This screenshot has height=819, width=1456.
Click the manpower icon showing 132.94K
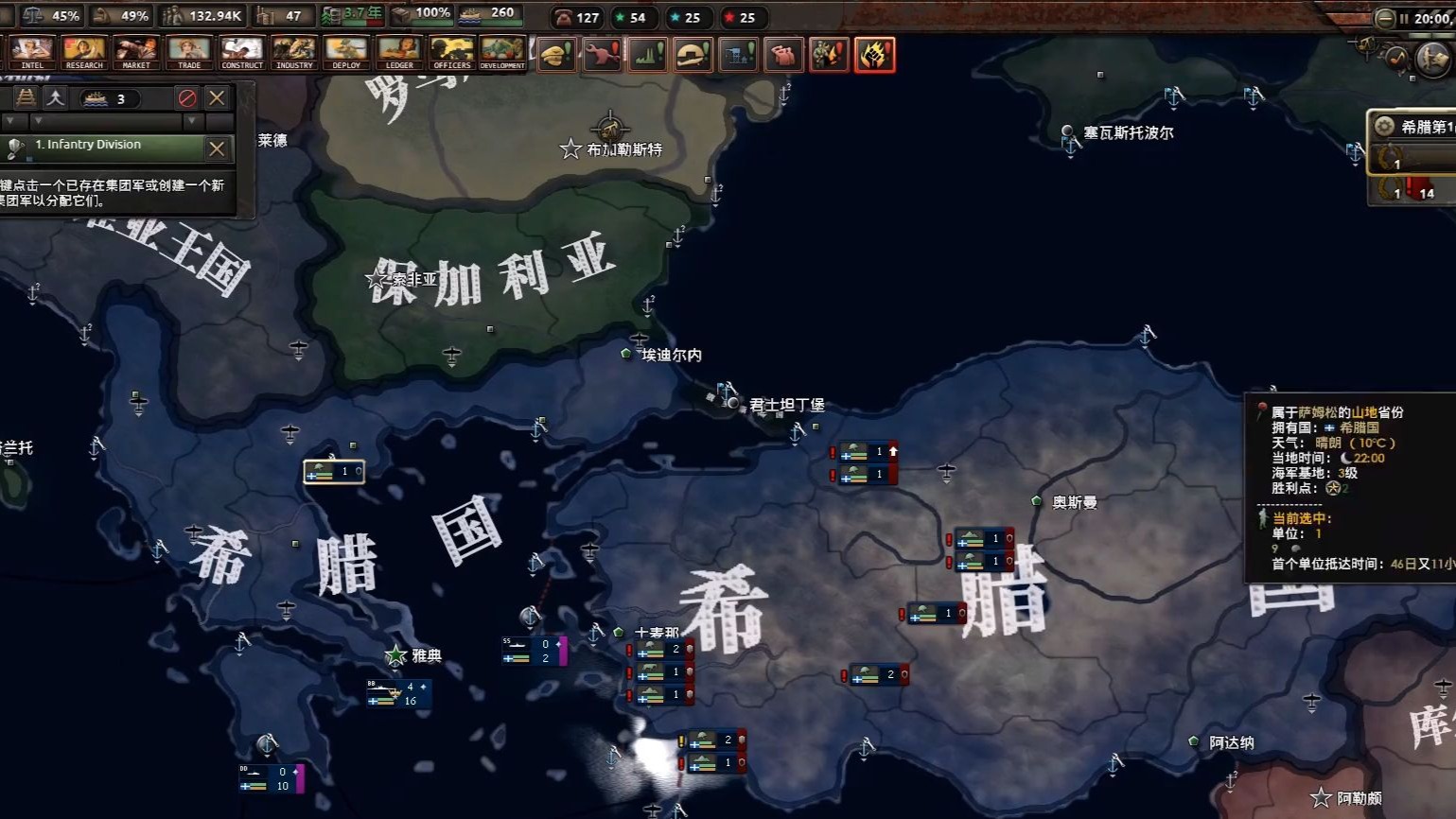[173, 15]
